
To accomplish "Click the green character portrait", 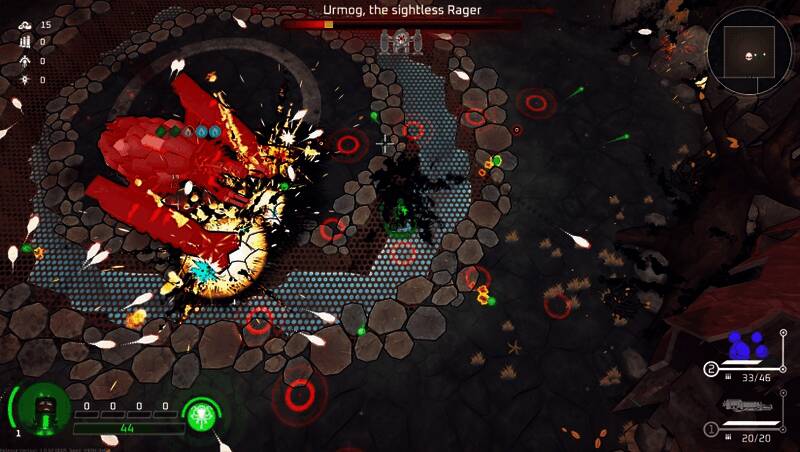I will (x=43, y=409).
